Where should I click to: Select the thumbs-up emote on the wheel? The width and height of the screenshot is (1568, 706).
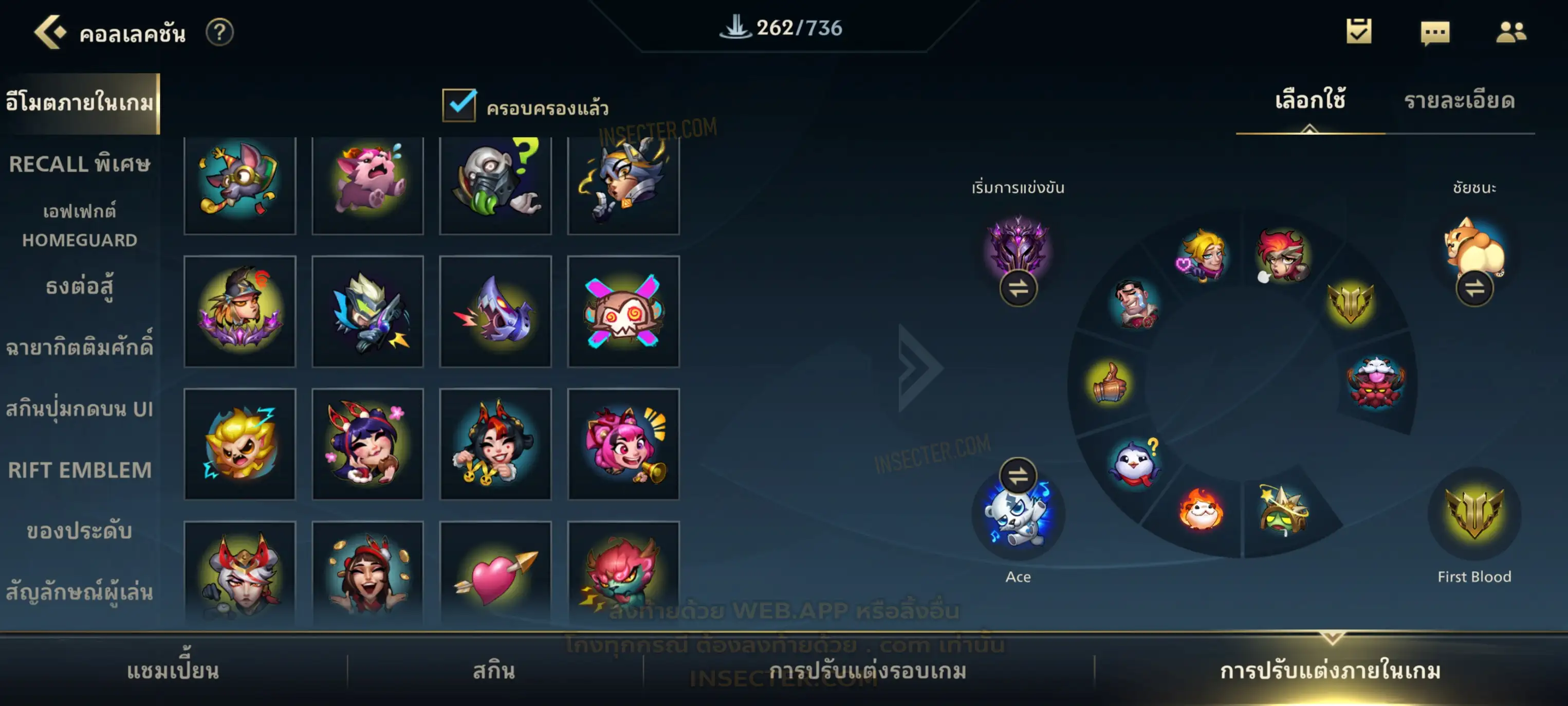coord(1109,383)
